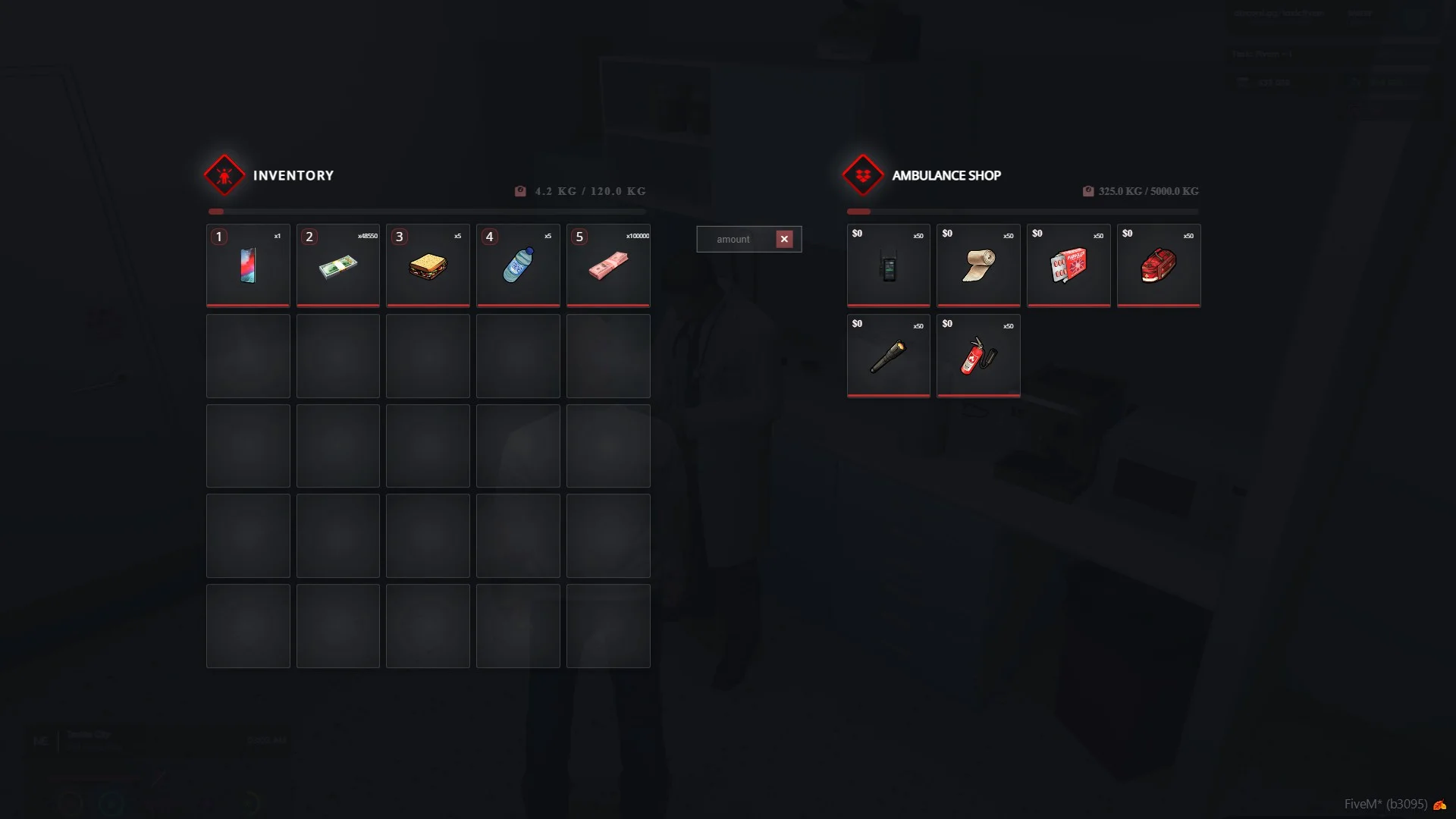Choose the painkillers box in the shop
Viewport: 1456px width, 819px height.
[x=1068, y=266]
